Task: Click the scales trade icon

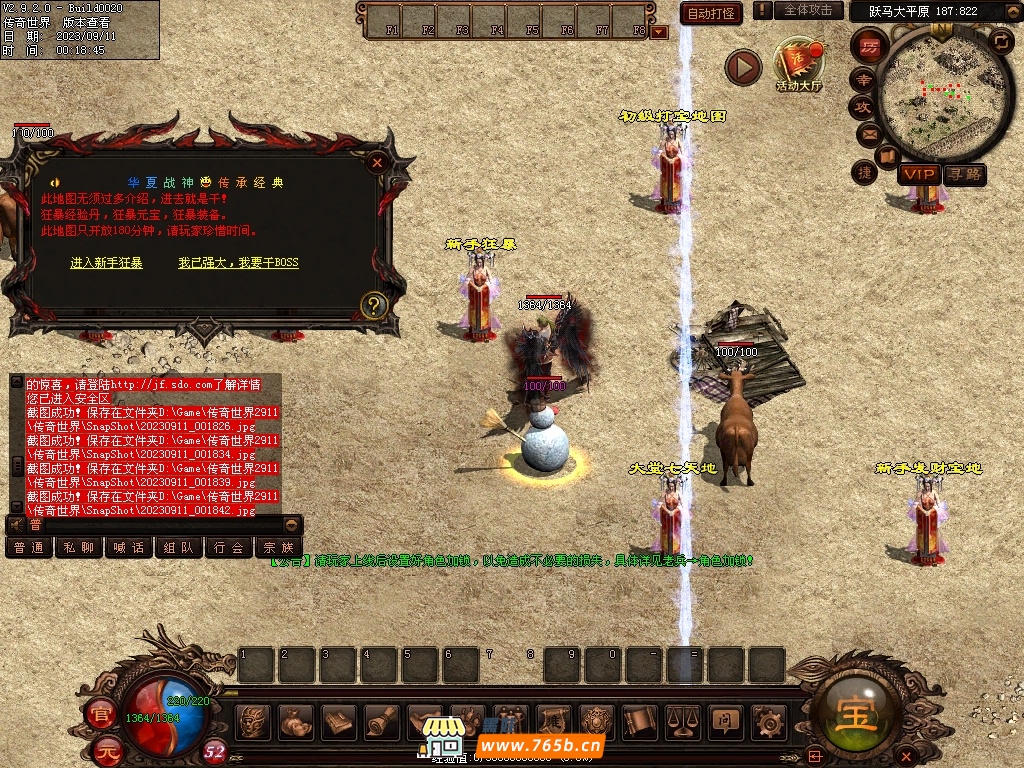Action: tap(683, 720)
